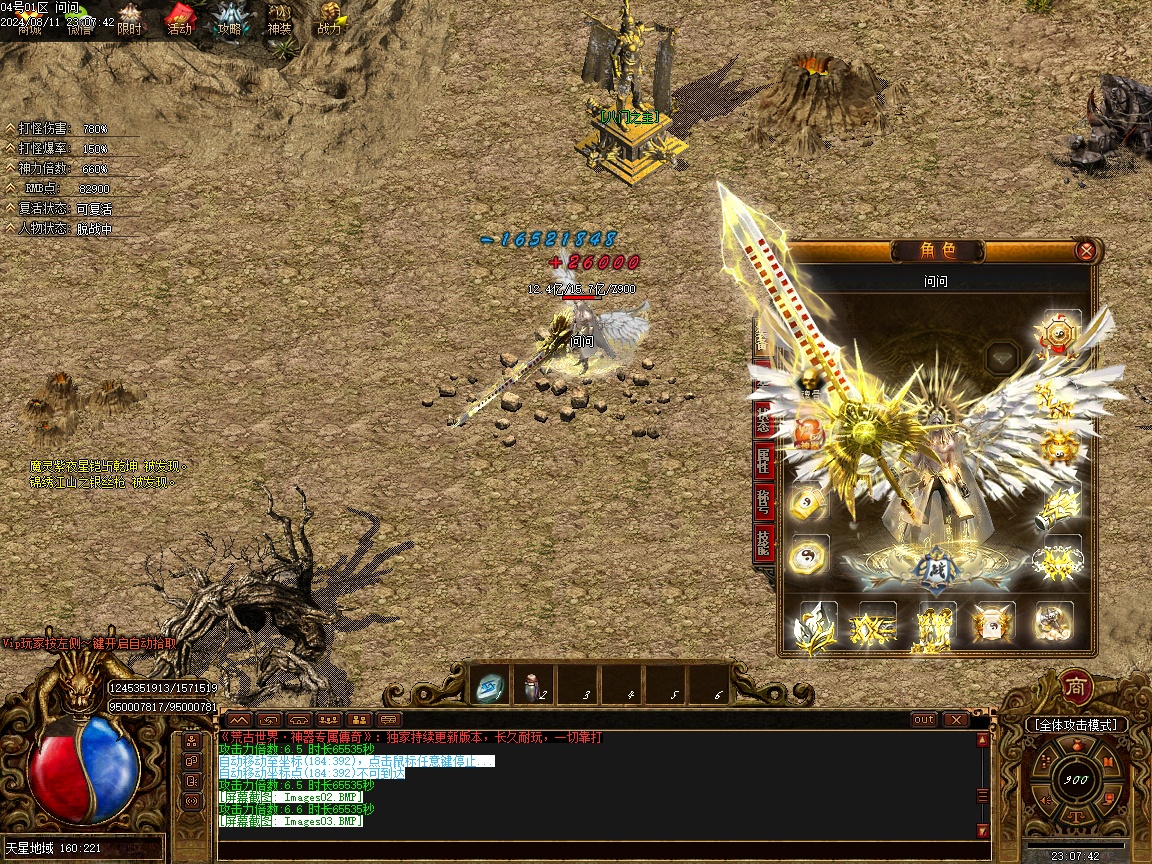This screenshot has height=864, width=1152.
Task: Open the 神装 divine gear menu
Action: (279, 18)
